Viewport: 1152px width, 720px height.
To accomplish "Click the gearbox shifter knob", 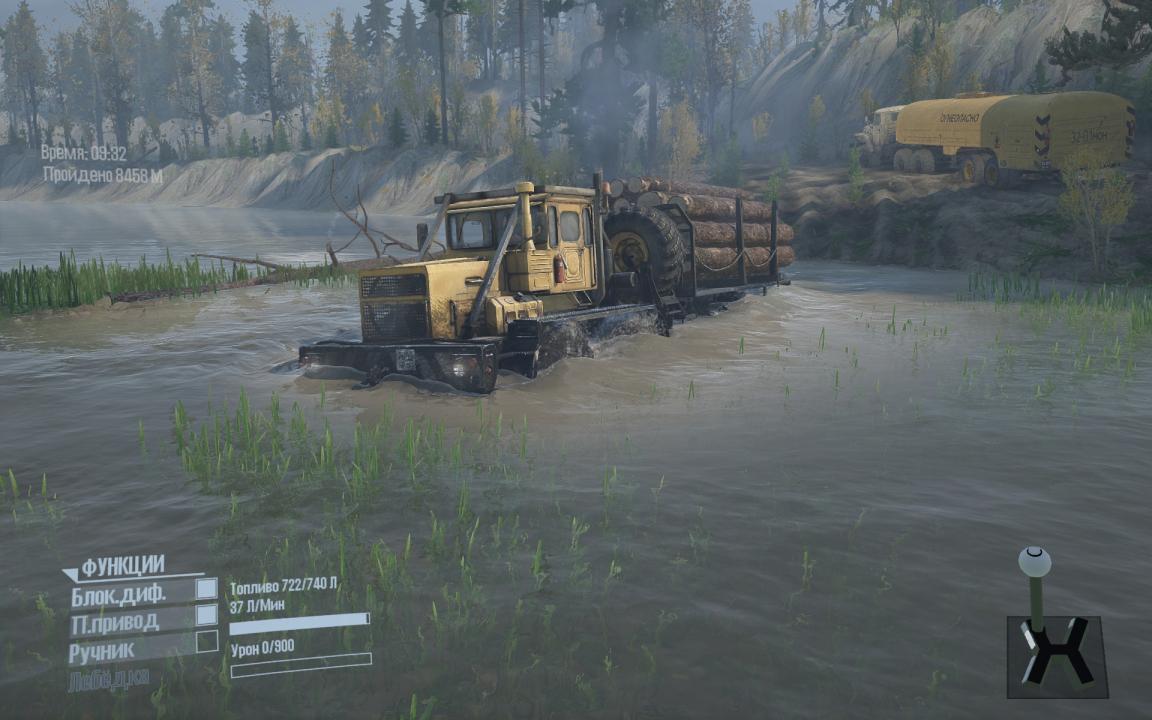I will [1034, 561].
